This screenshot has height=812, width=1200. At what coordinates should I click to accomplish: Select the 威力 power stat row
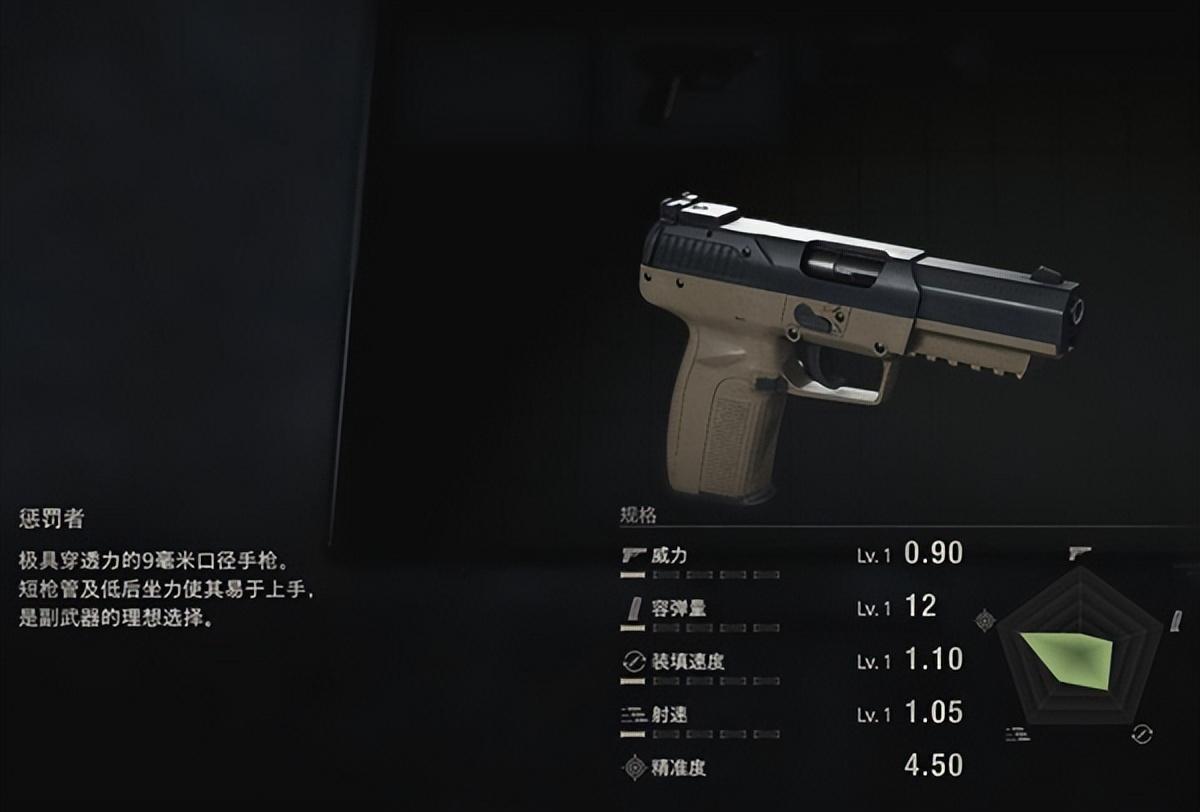pos(668,556)
